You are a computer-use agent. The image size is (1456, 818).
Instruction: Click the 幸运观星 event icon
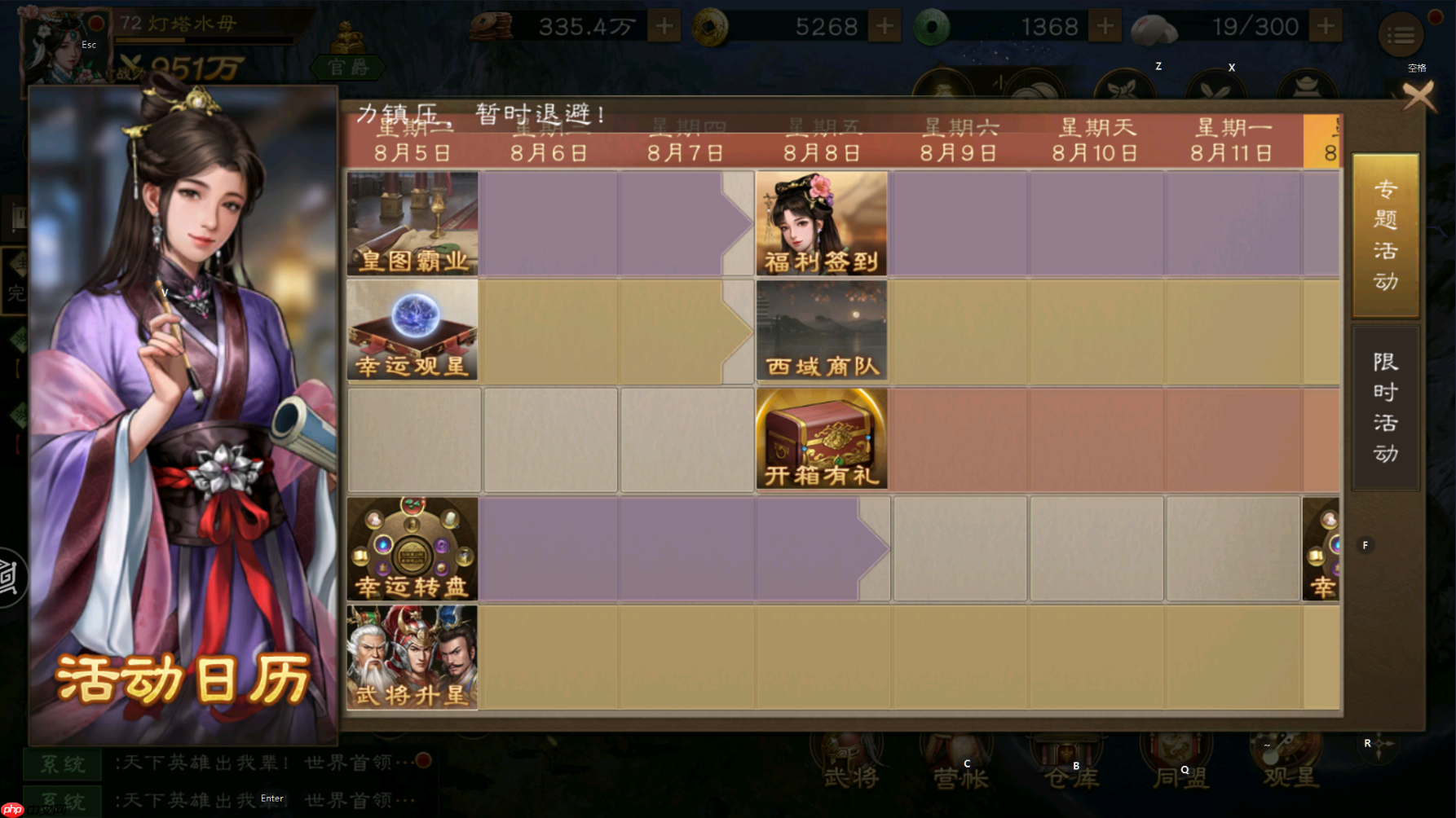[413, 330]
